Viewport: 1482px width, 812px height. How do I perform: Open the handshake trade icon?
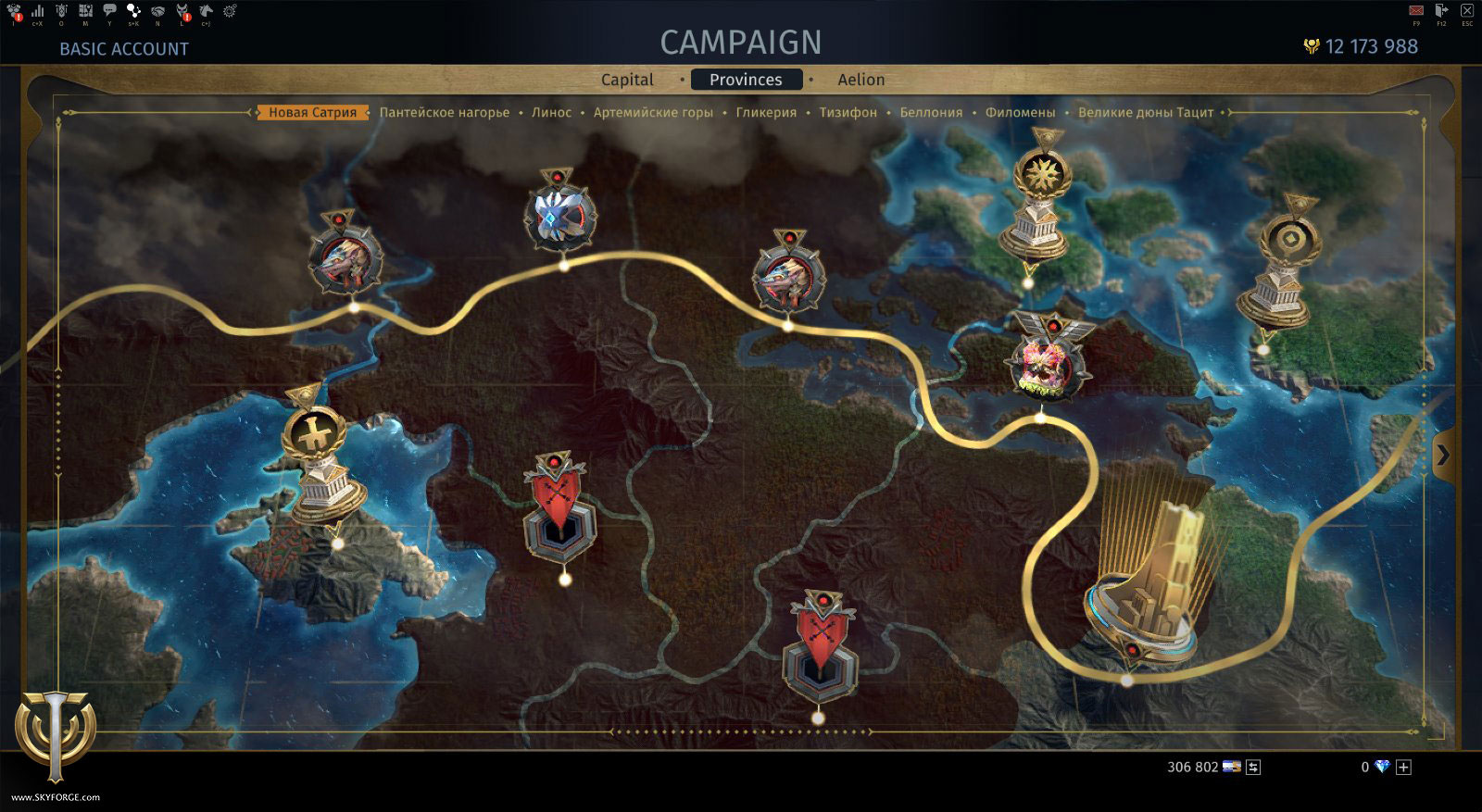pos(157,10)
